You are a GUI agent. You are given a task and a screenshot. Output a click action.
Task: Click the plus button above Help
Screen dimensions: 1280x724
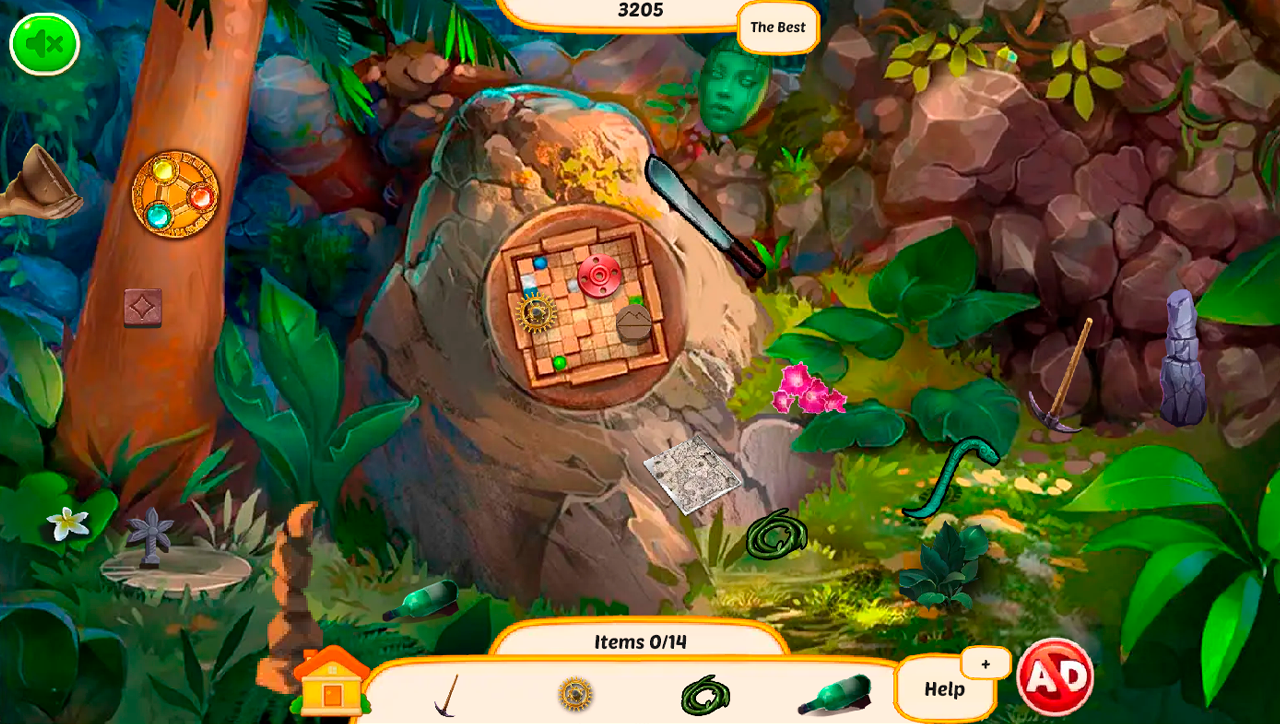pyautogui.click(x=986, y=663)
